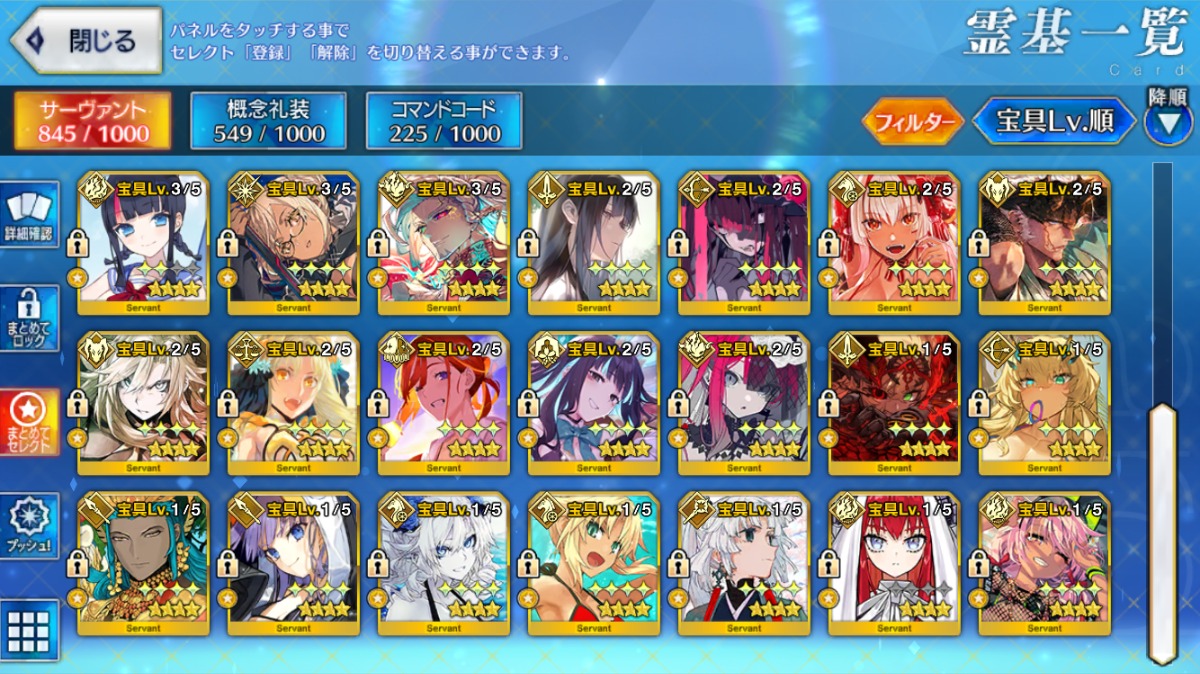Select the dark red armored berserker card

coord(894,404)
